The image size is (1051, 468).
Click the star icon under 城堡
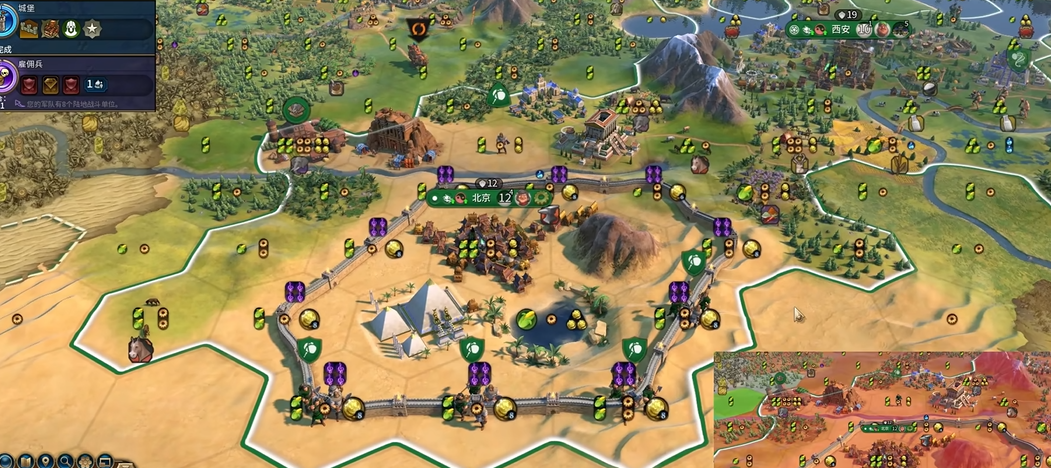[92, 29]
